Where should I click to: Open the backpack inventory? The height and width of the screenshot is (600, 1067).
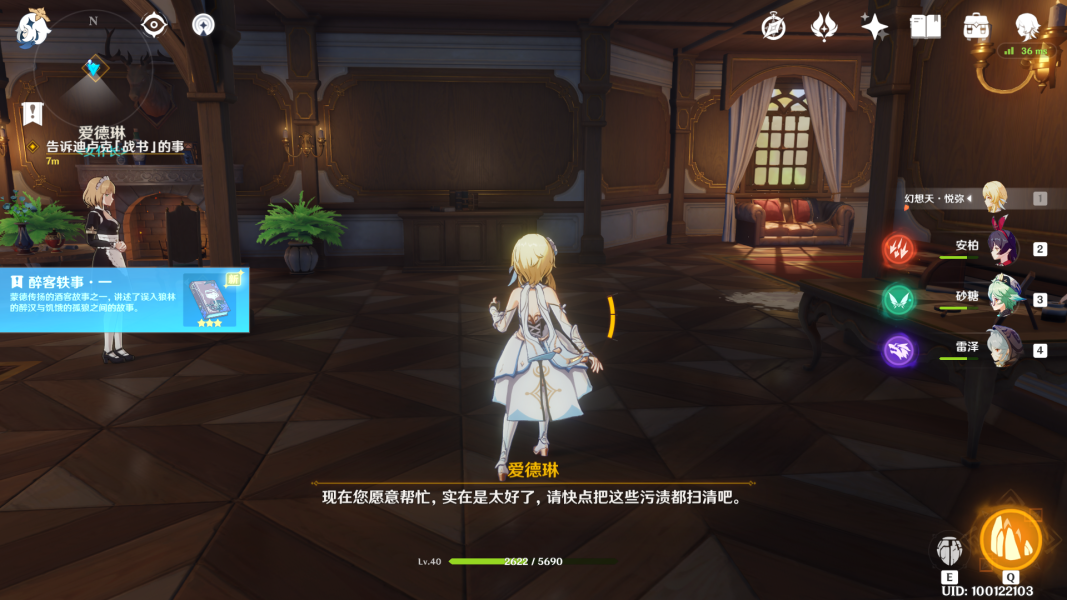tap(977, 27)
